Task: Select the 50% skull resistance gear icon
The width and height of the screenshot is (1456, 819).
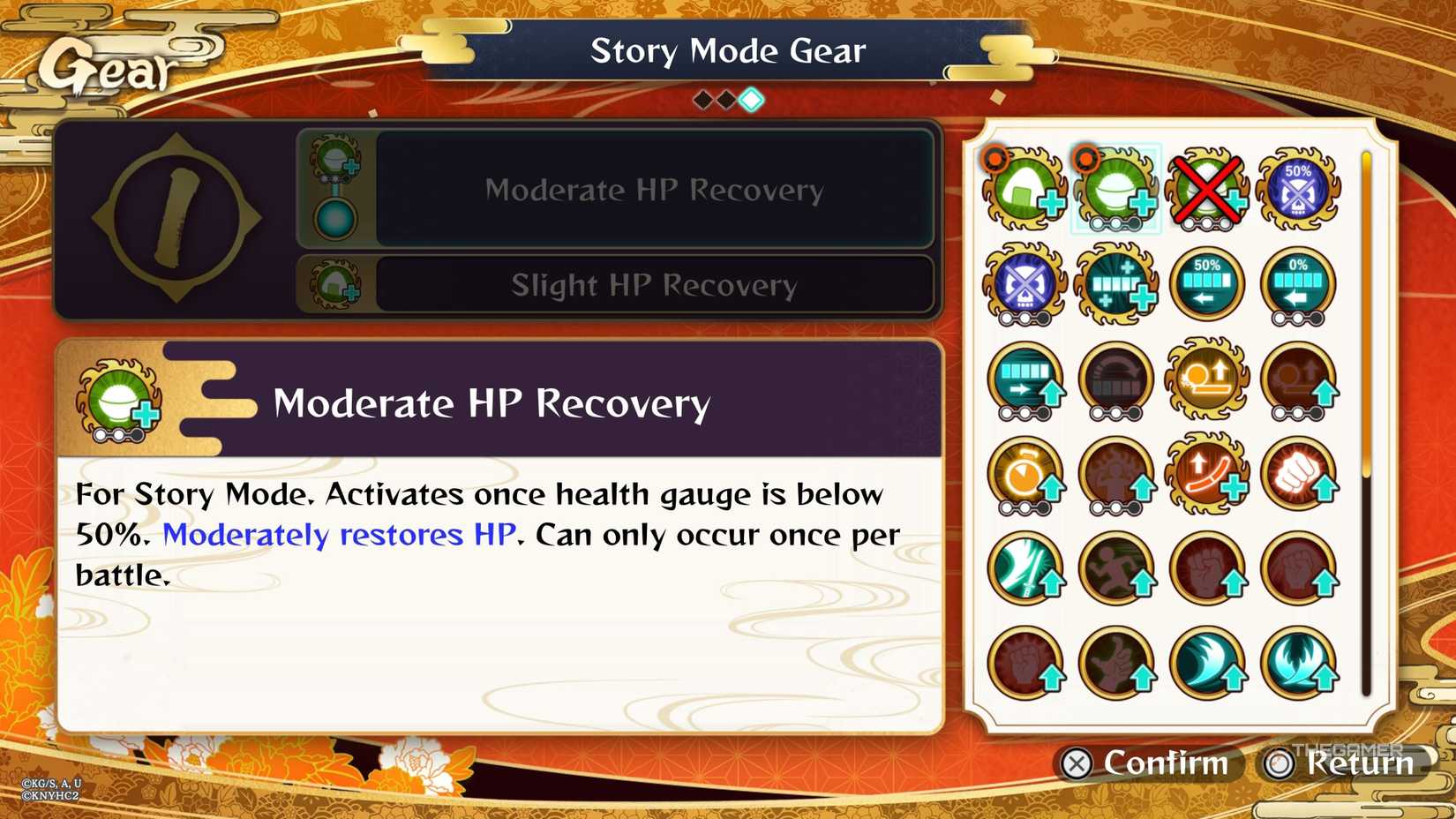Action: [1298, 190]
